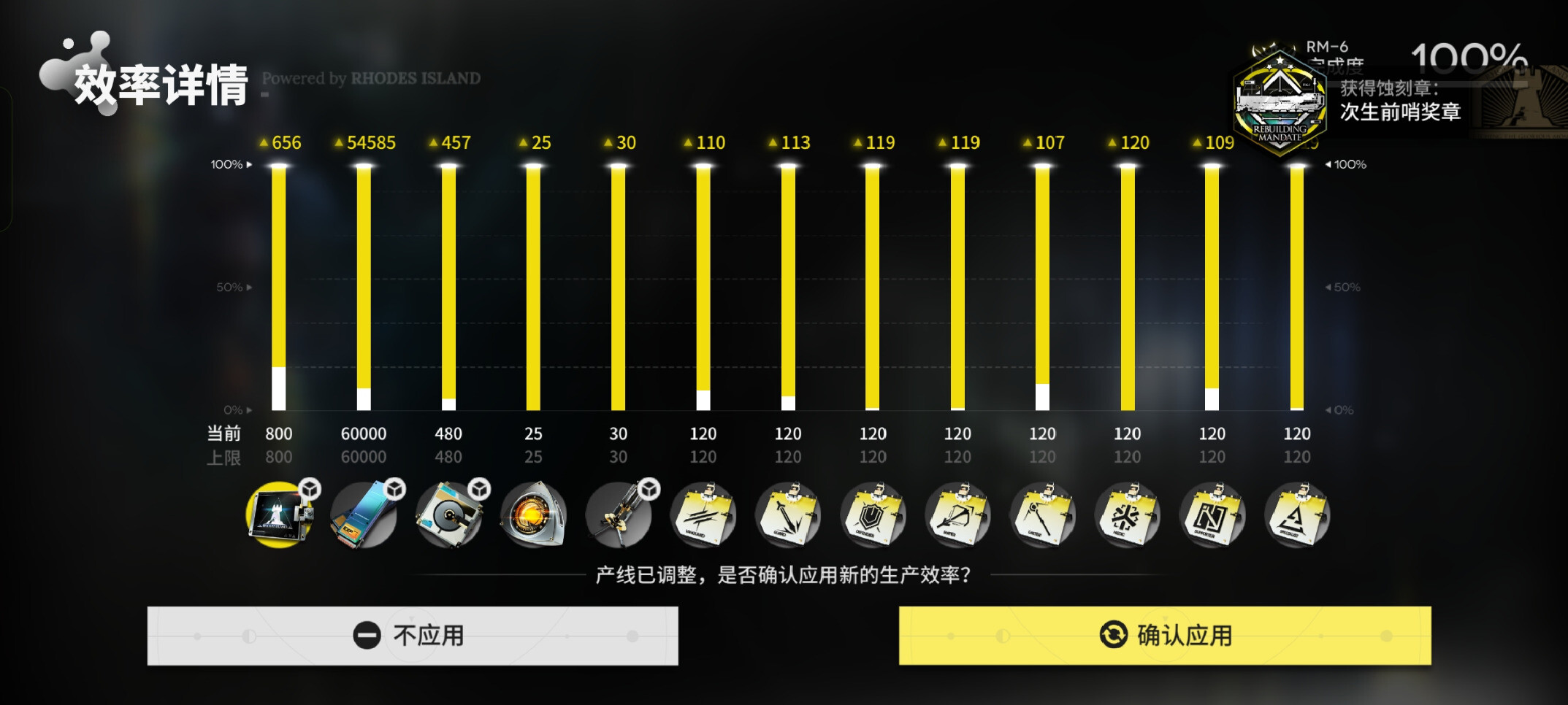Pick the Defender shield chip
The width and height of the screenshot is (1568, 705).
[x=873, y=515]
